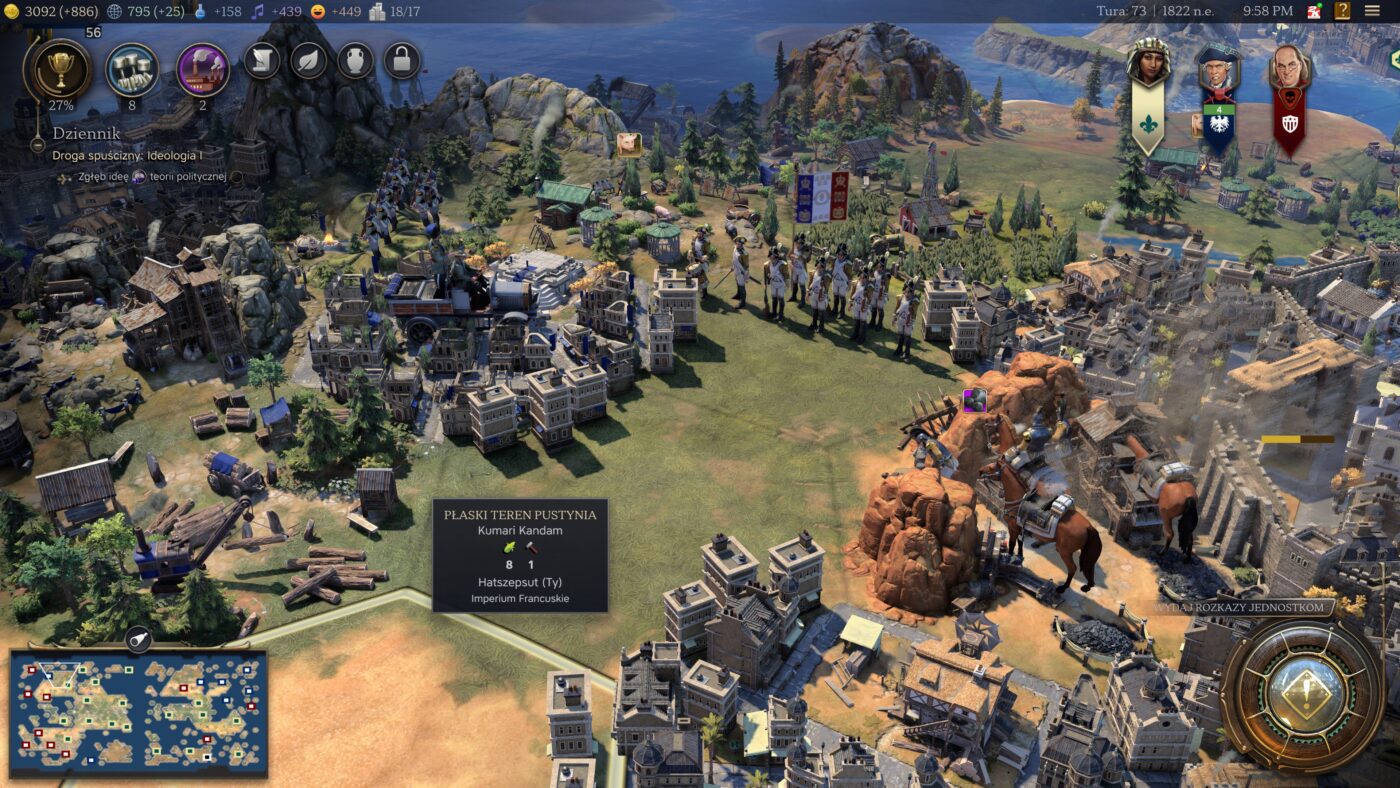
Task: Open the minimap lens options spyglass button
Action: point(138,638)
